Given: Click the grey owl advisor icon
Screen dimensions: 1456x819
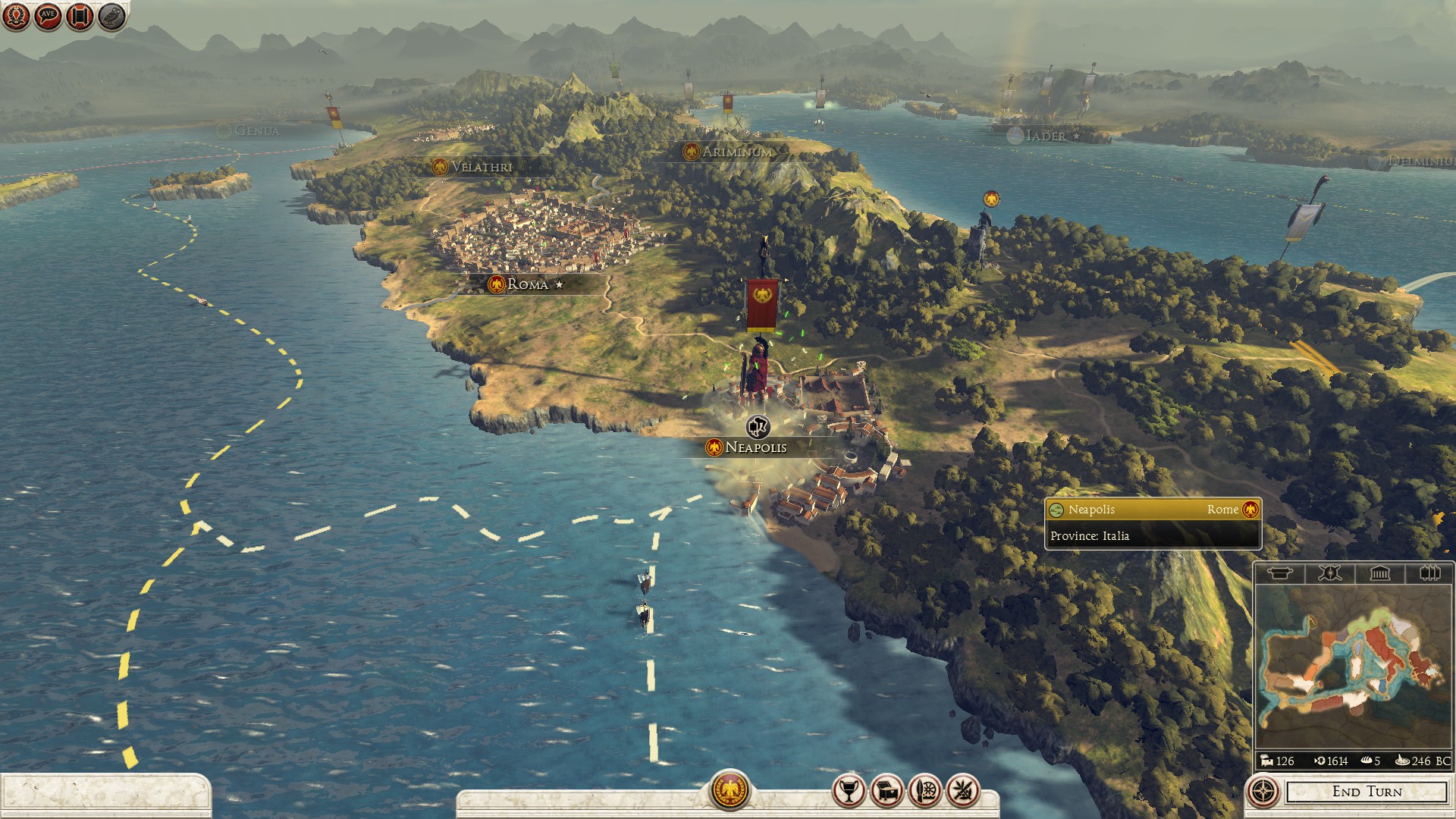Looking at the screenshot, I should pyautogui.click(x=111, y=16).
